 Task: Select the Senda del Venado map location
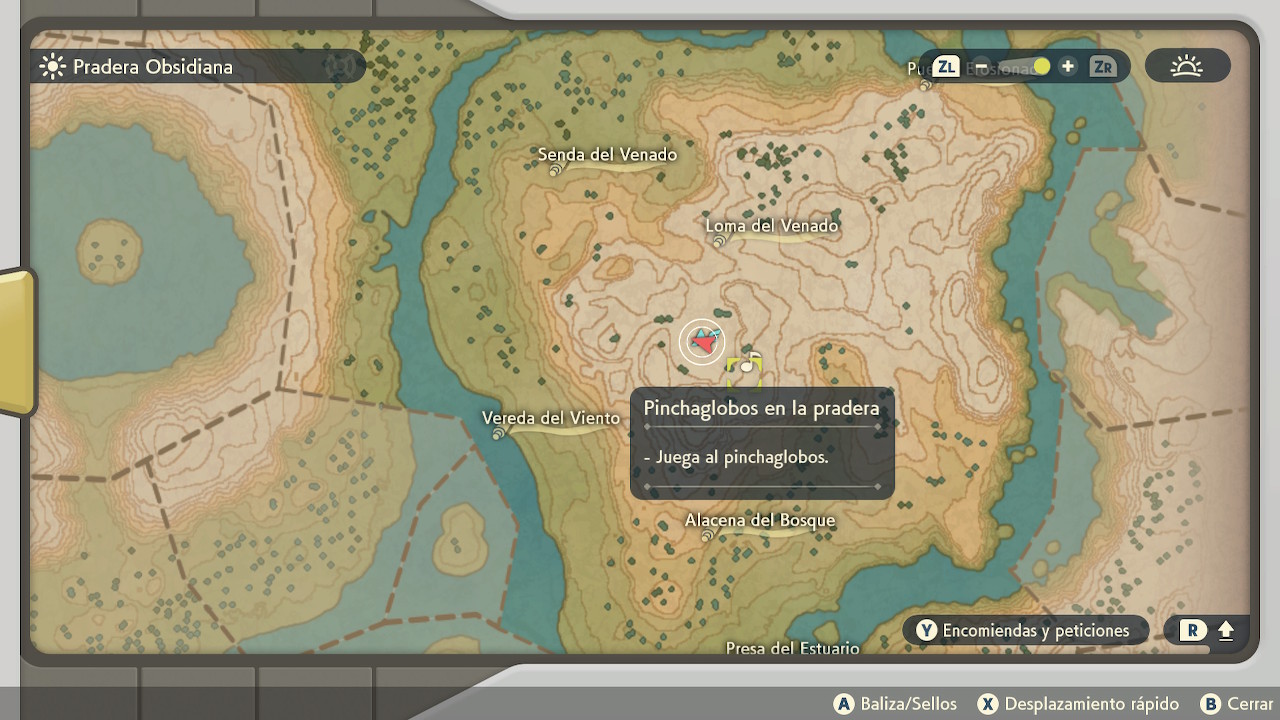coord(607,155)
